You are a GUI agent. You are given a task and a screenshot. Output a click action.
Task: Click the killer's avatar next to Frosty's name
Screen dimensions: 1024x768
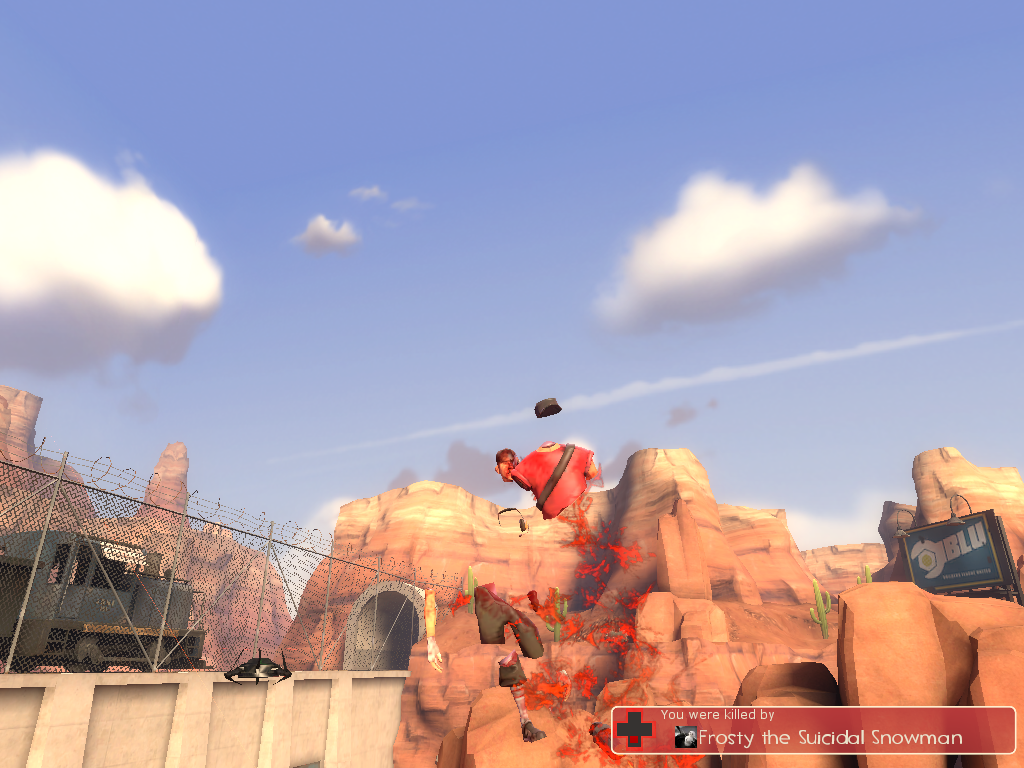click(685, 738)
